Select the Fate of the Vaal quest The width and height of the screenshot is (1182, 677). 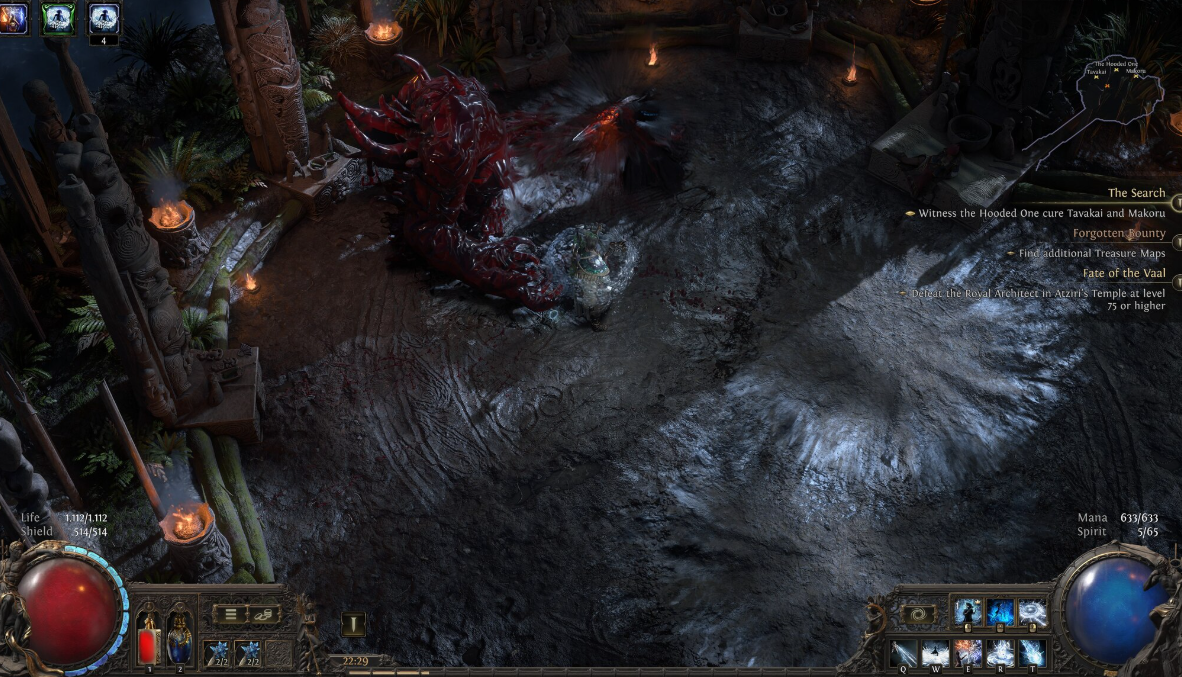click(x=1124, y=272)
